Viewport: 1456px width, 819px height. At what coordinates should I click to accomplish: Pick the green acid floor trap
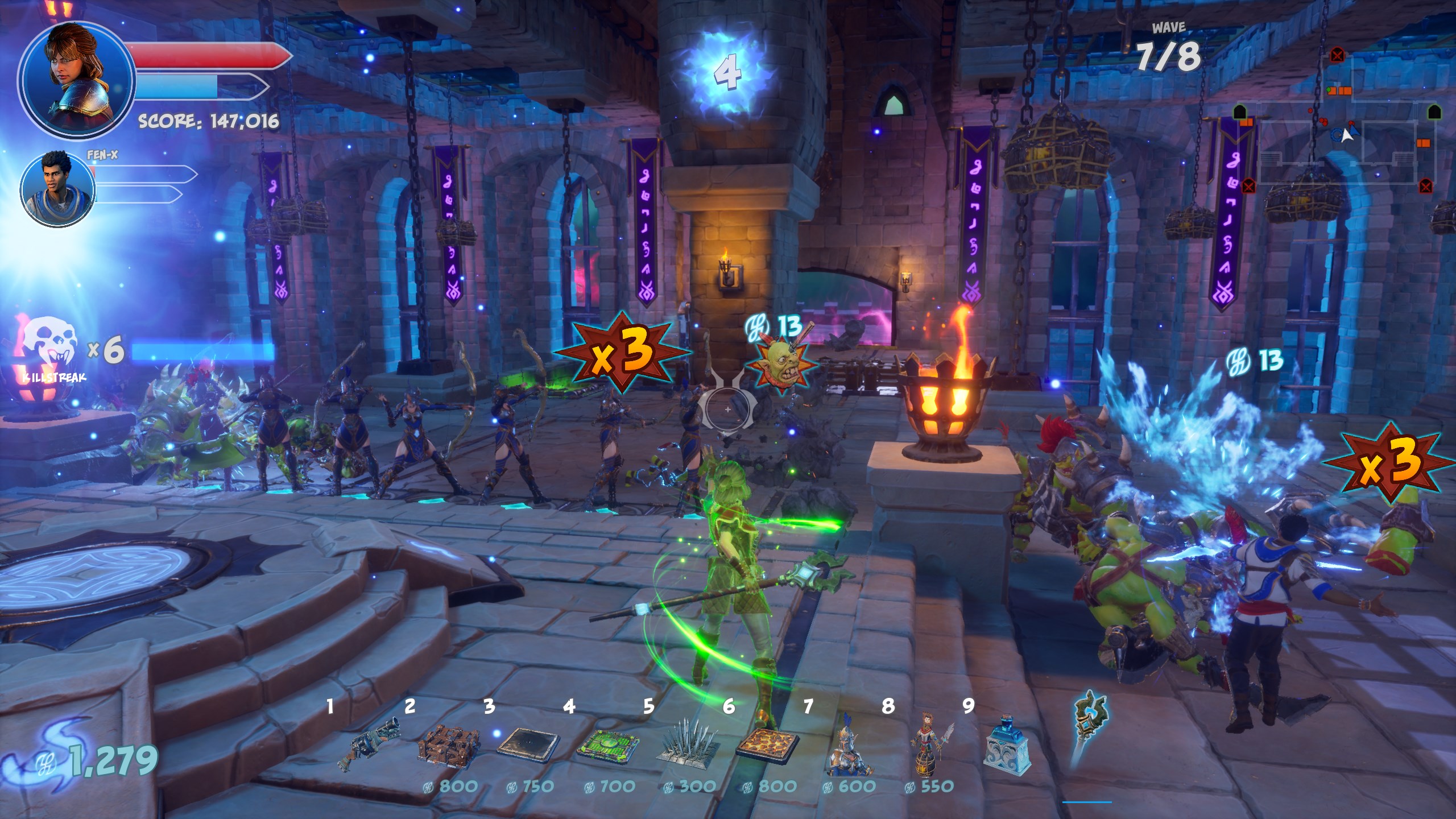(607, 746)
